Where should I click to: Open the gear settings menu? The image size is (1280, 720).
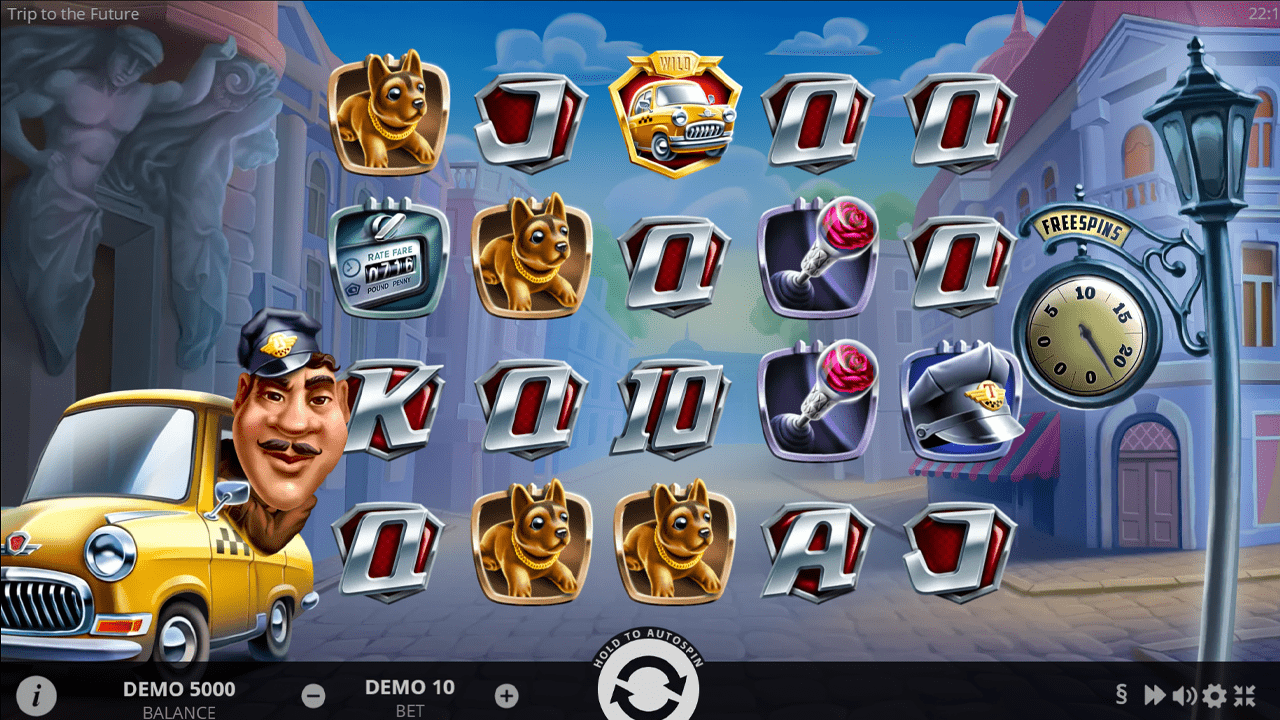pos(1214,695)
